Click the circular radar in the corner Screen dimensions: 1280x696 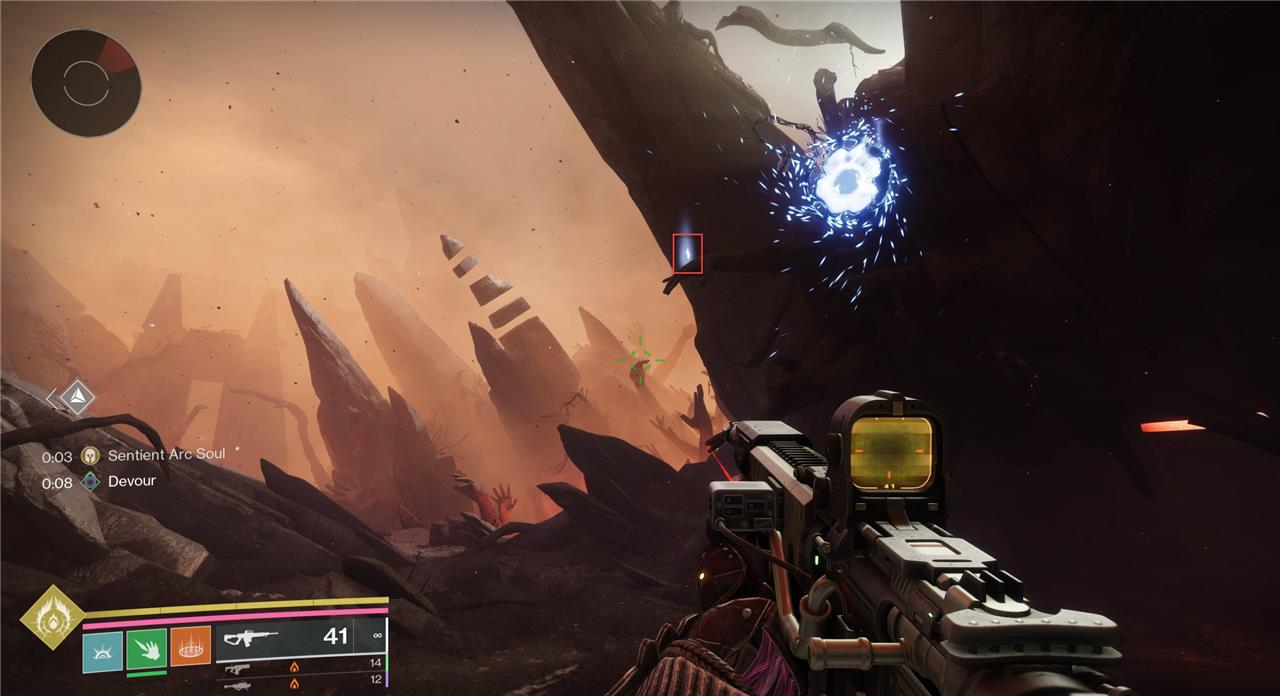tap(85, 82)
